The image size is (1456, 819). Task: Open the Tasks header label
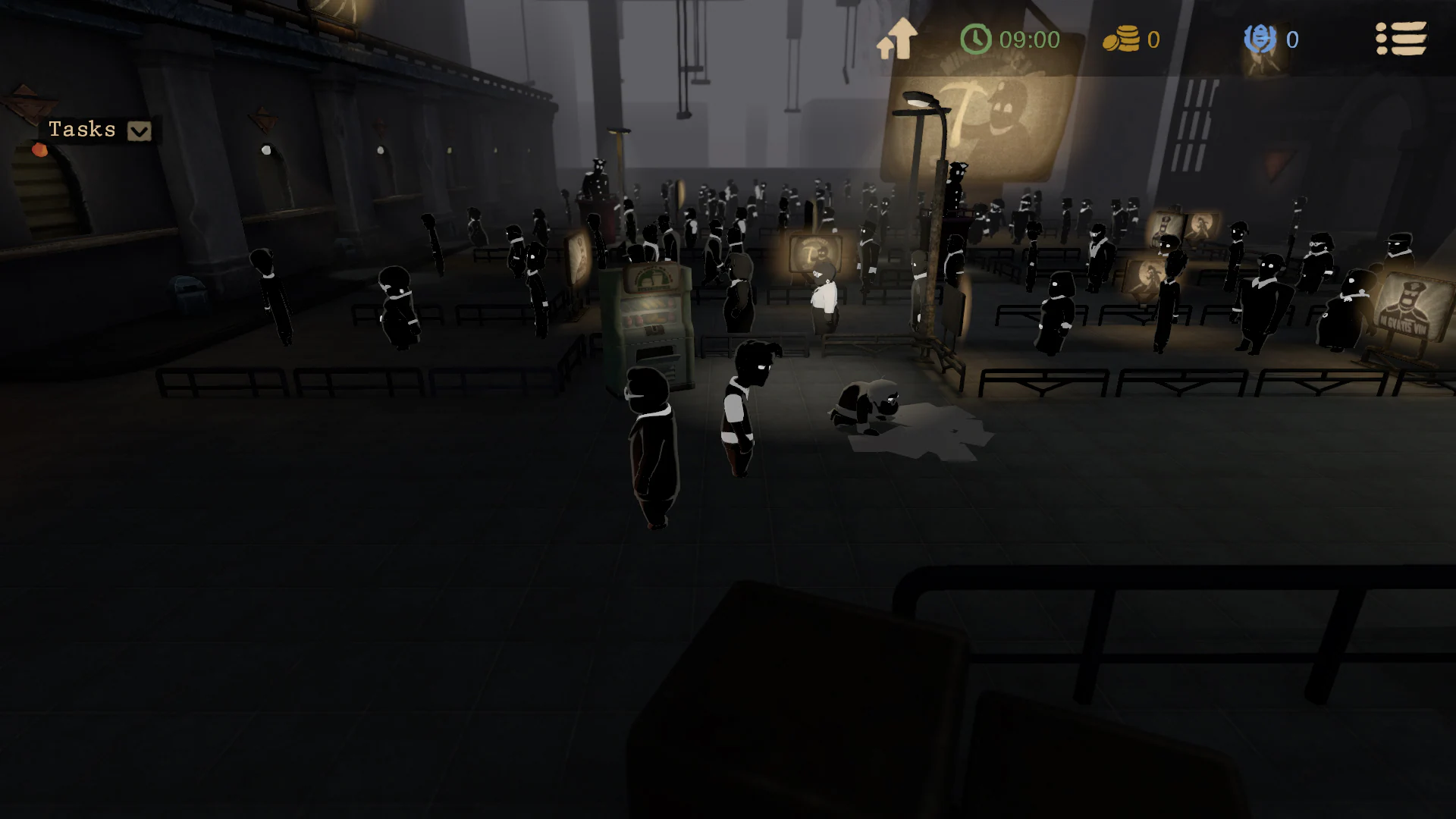click(83, 129)
